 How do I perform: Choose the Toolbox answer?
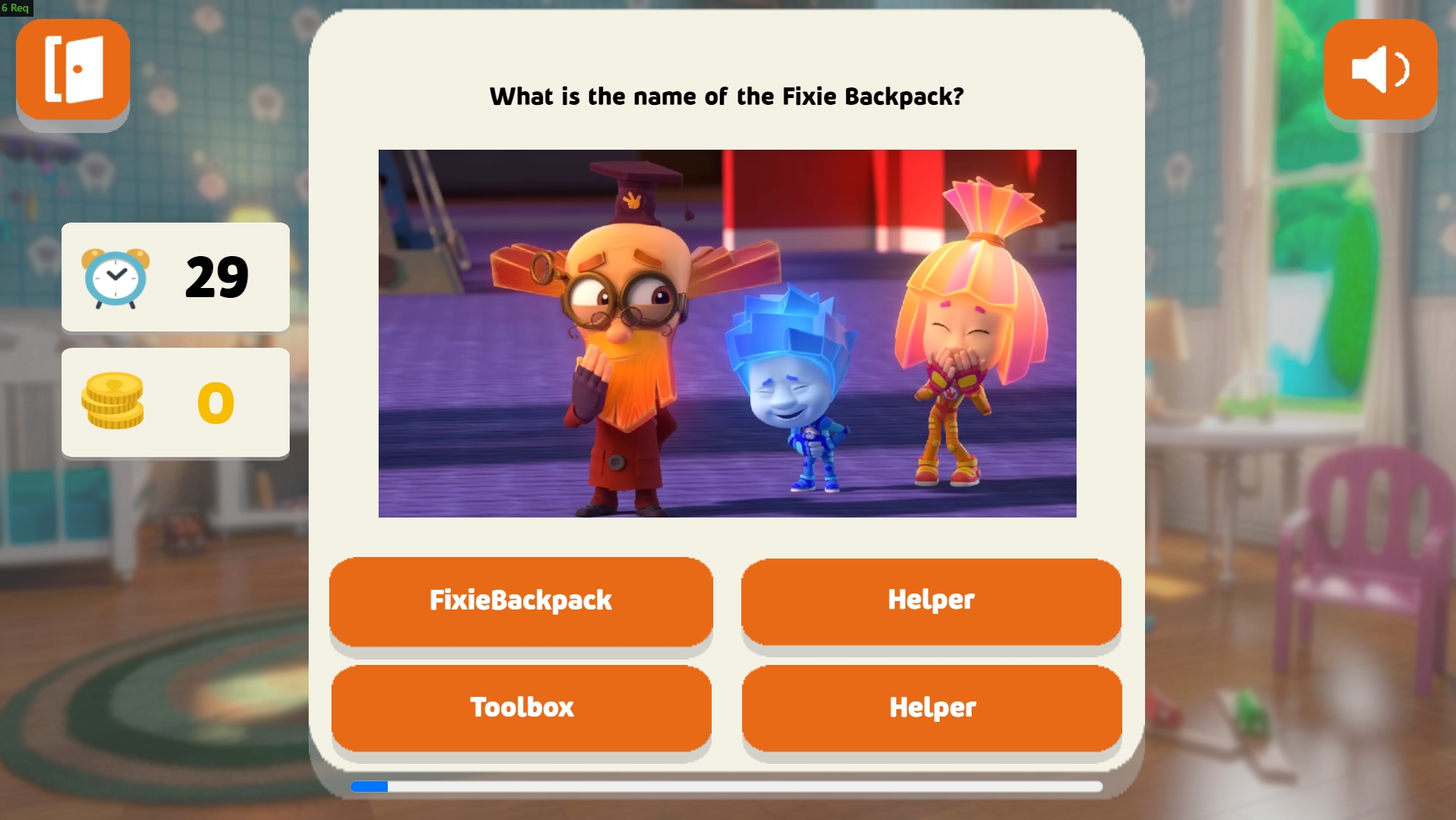tap(521, 707)
